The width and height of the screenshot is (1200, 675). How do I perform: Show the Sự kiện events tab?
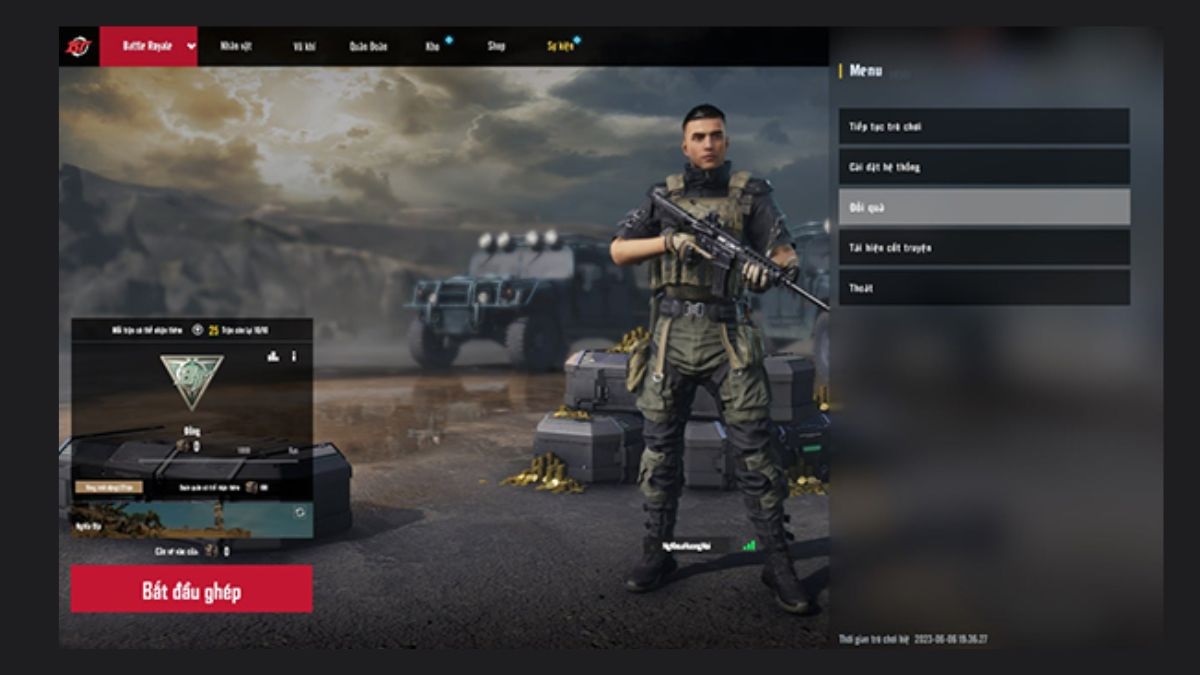coord(560,46)
